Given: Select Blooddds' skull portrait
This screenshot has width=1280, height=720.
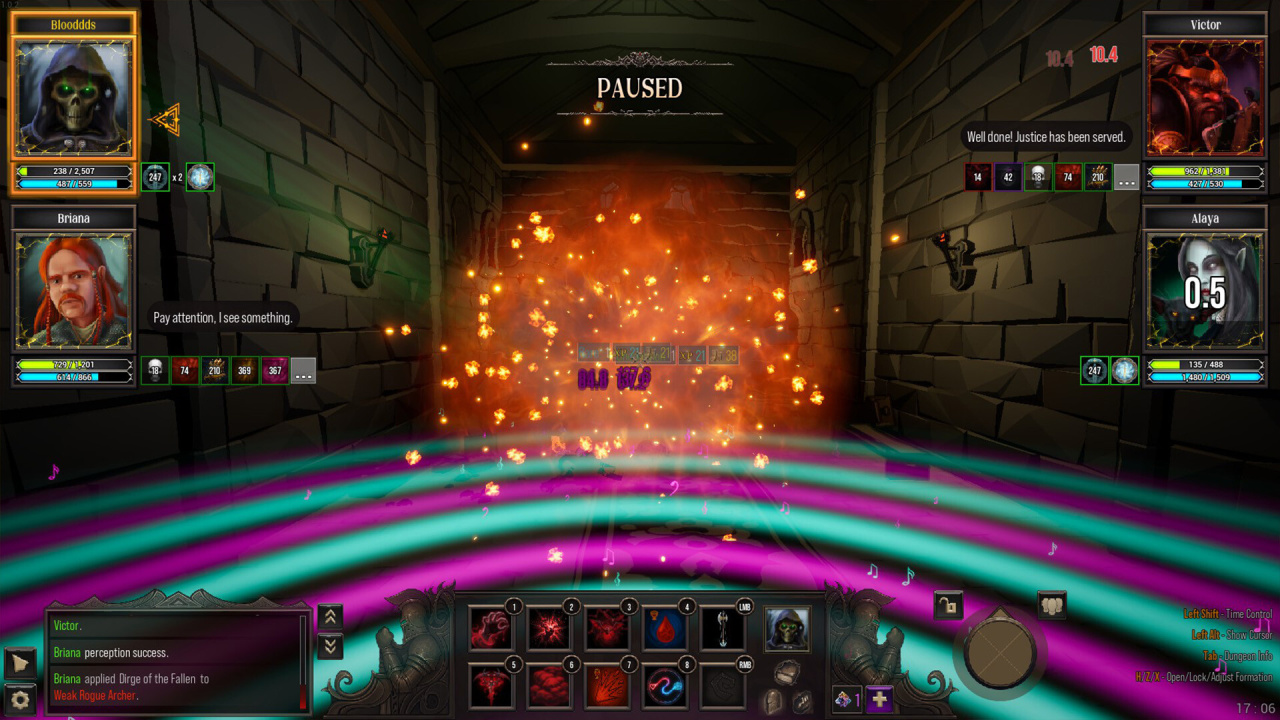Looking at the screenshot, I should [73, 98].
